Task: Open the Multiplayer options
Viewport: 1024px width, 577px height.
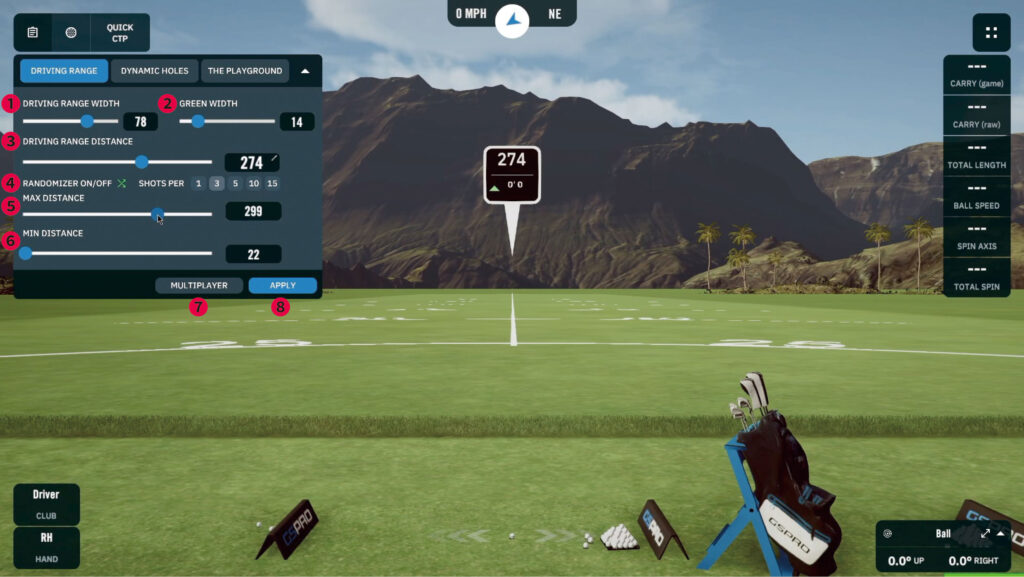Action: [199, 285]
